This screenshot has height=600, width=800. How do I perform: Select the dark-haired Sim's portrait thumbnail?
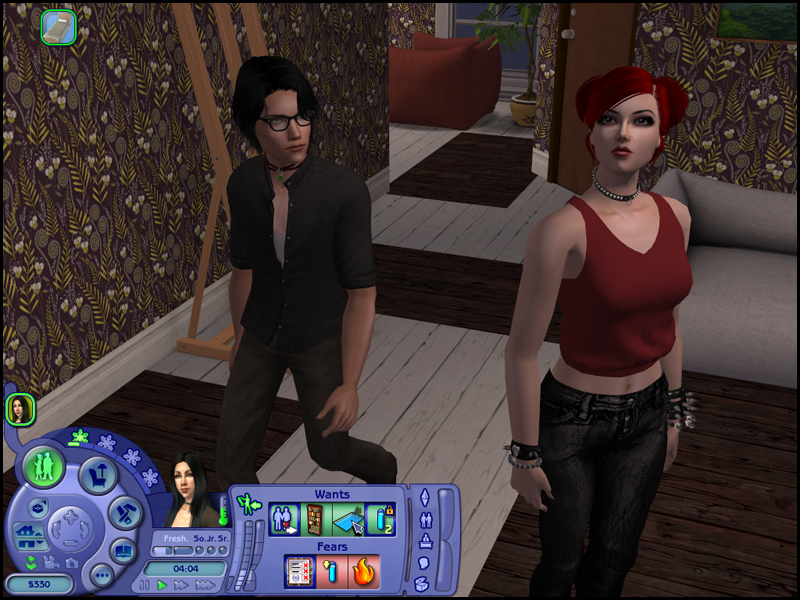tap(20, 408)
